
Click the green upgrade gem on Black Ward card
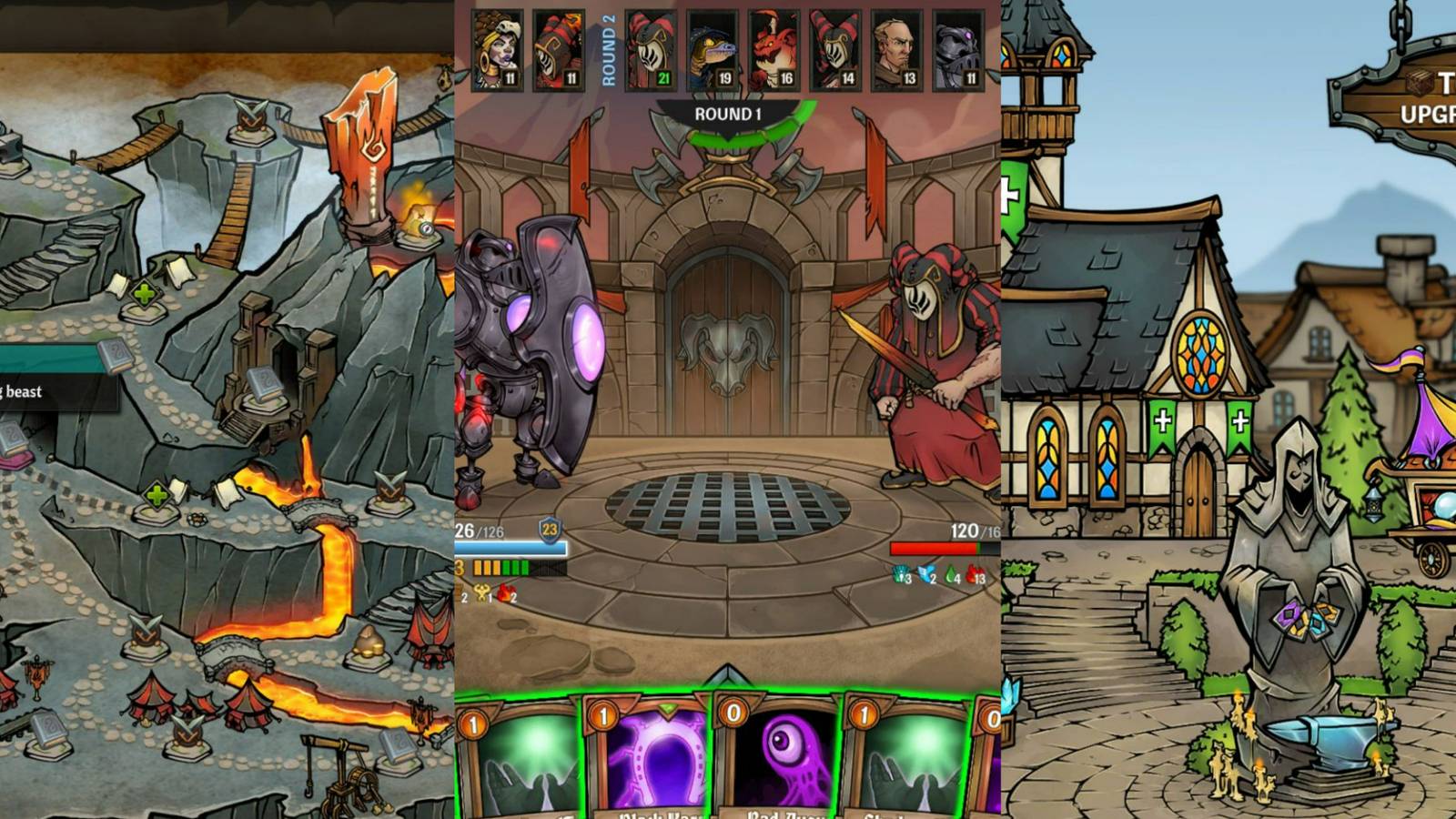coord(667,709)
